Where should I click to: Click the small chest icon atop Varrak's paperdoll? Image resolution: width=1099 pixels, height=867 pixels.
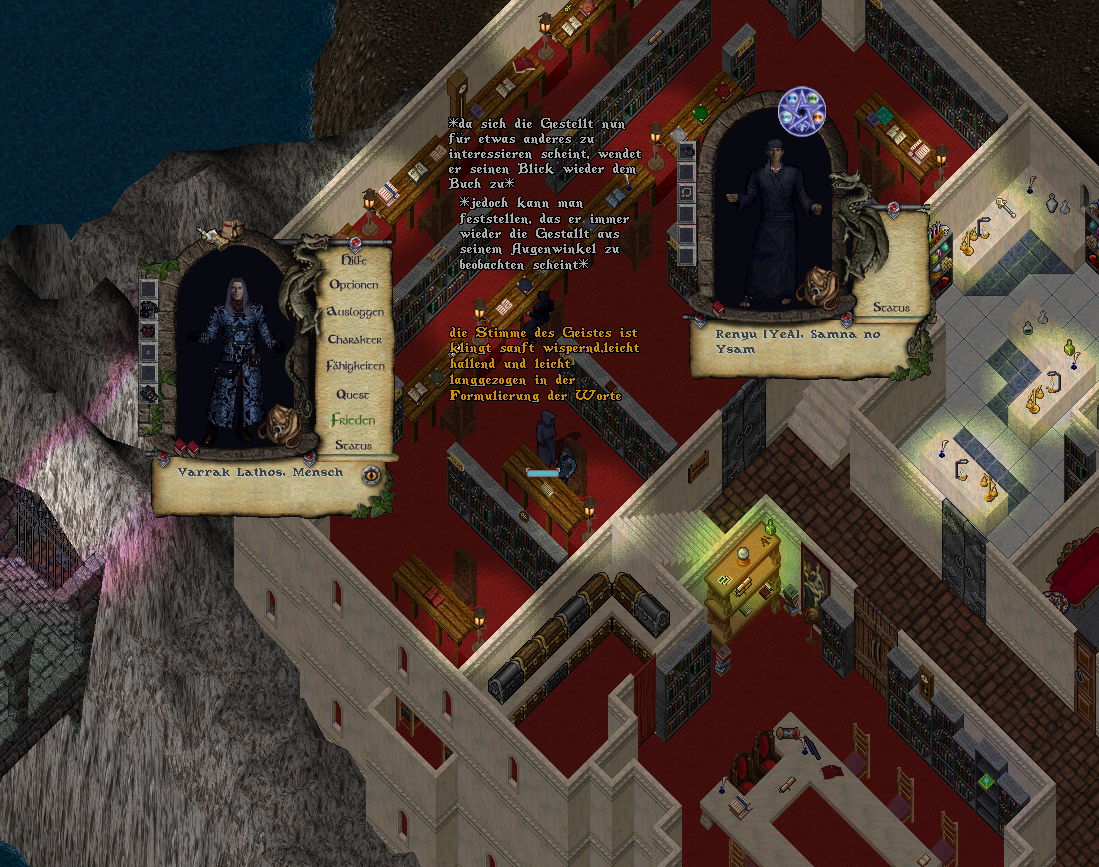click(x=234, y=228)
